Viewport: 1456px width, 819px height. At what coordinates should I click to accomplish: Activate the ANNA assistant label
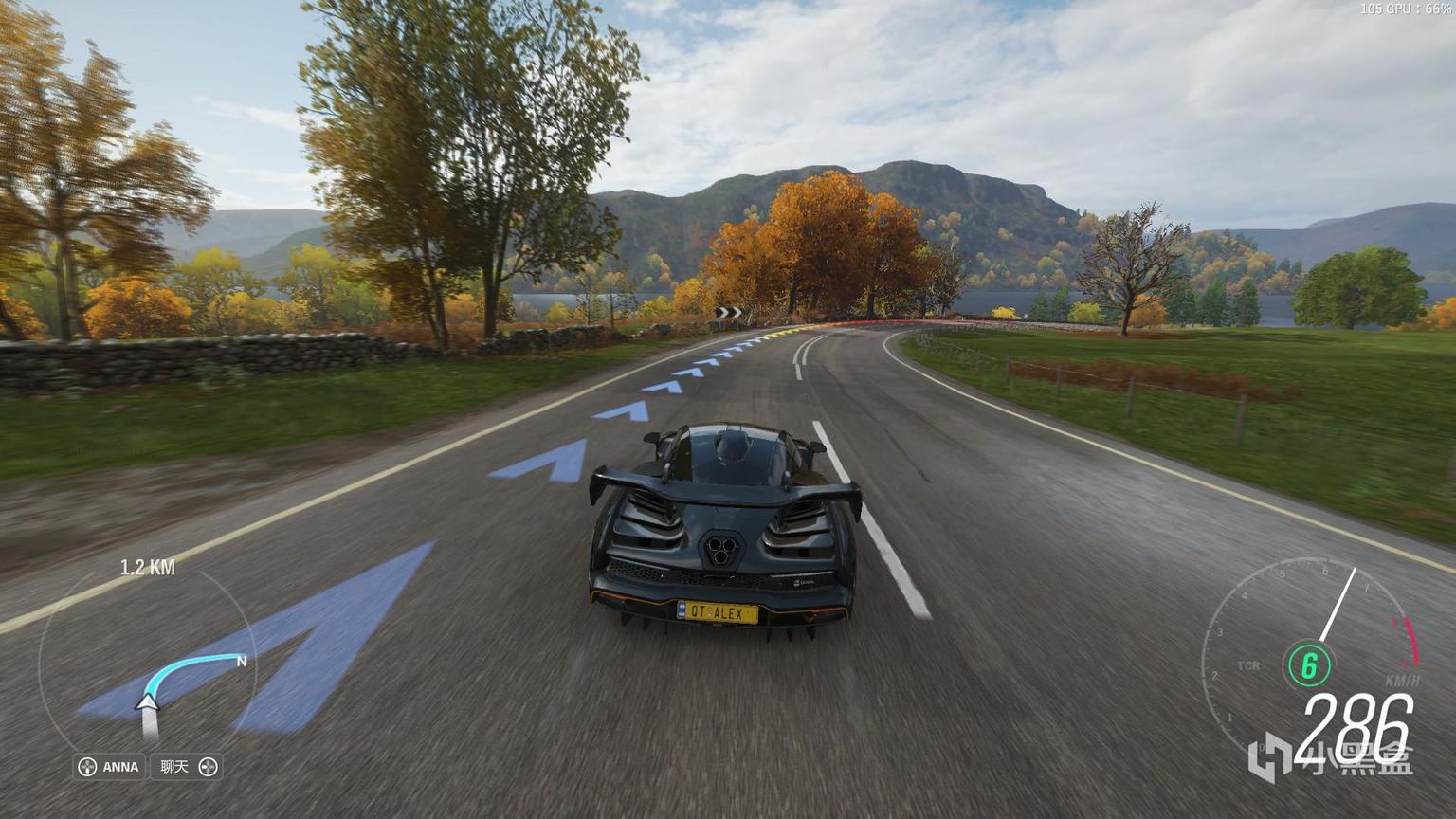point(110,767)
